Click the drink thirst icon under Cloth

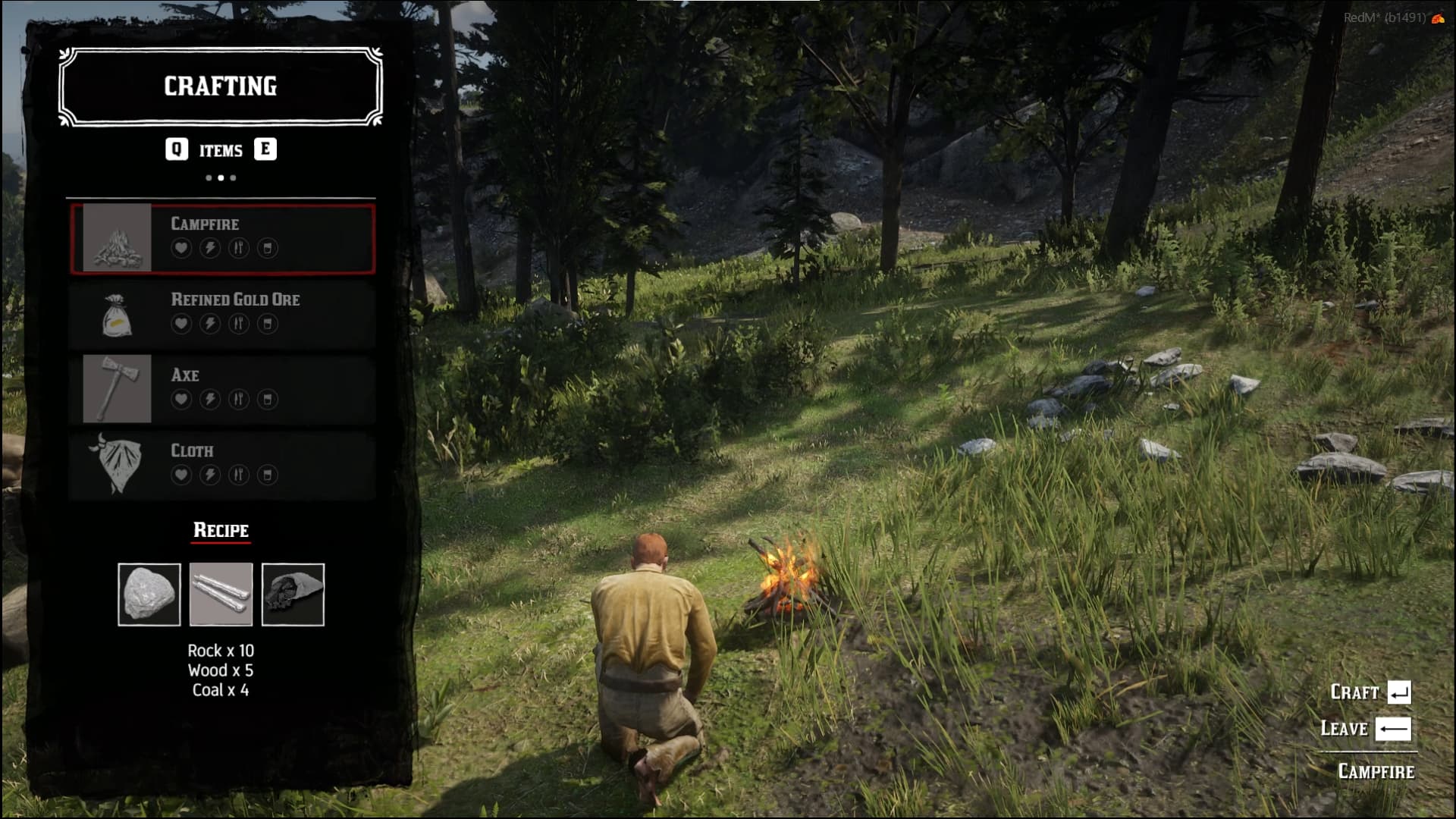(x=267, y=474)
